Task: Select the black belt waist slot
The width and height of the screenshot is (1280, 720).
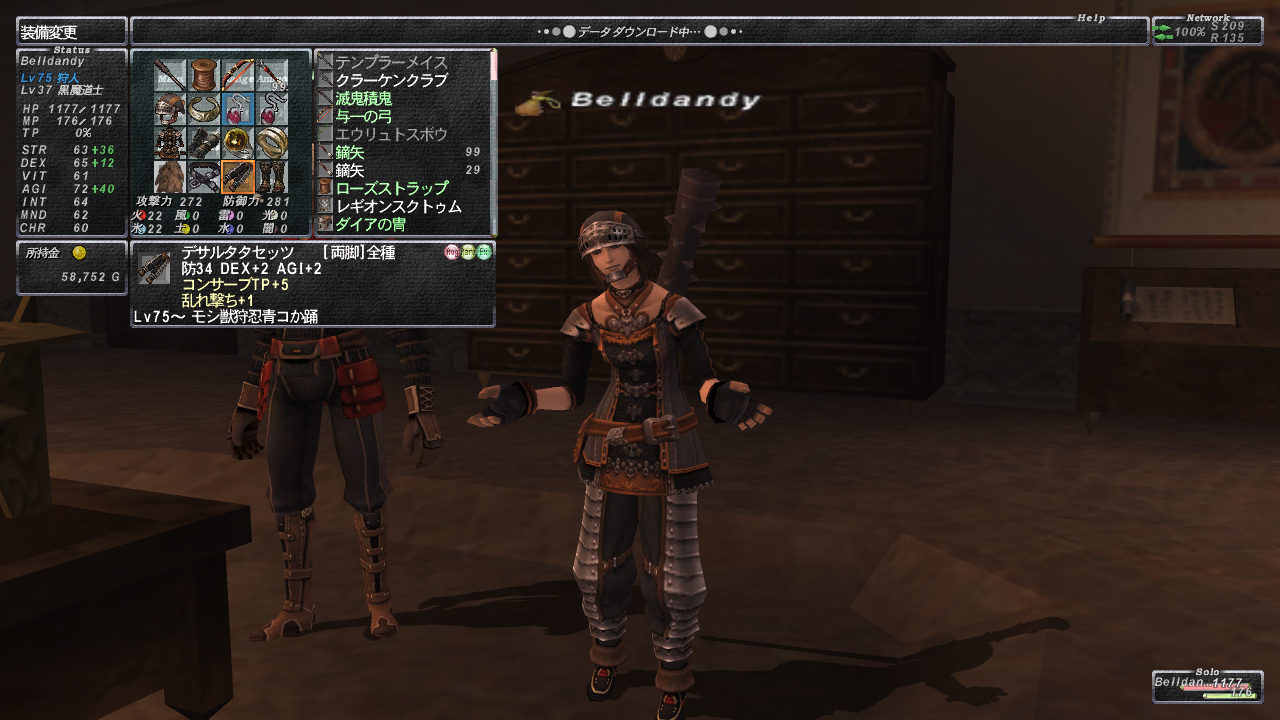Action: (x=204, y=177)
